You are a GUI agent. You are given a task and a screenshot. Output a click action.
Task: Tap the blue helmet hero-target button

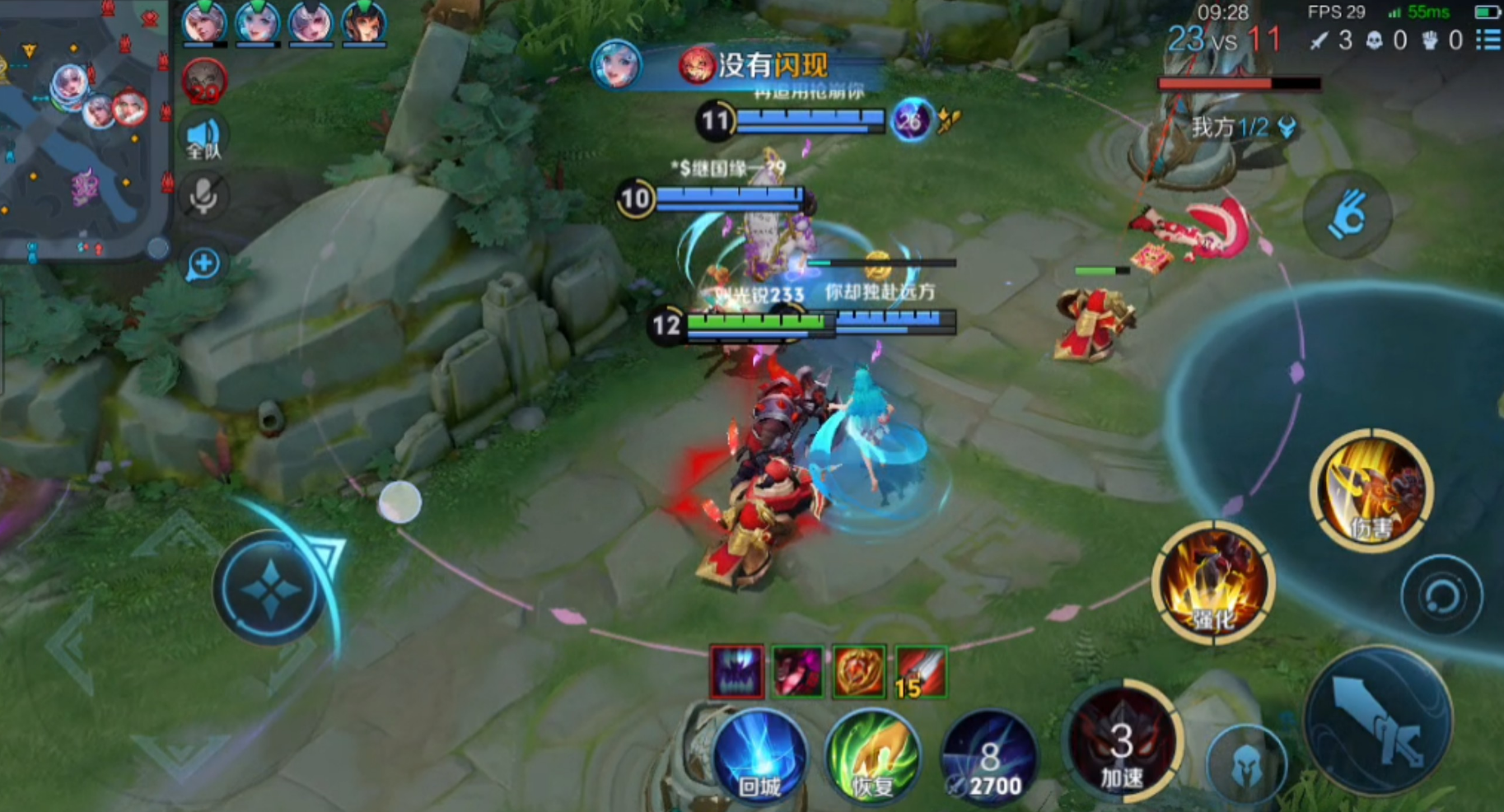[1246, 765]
